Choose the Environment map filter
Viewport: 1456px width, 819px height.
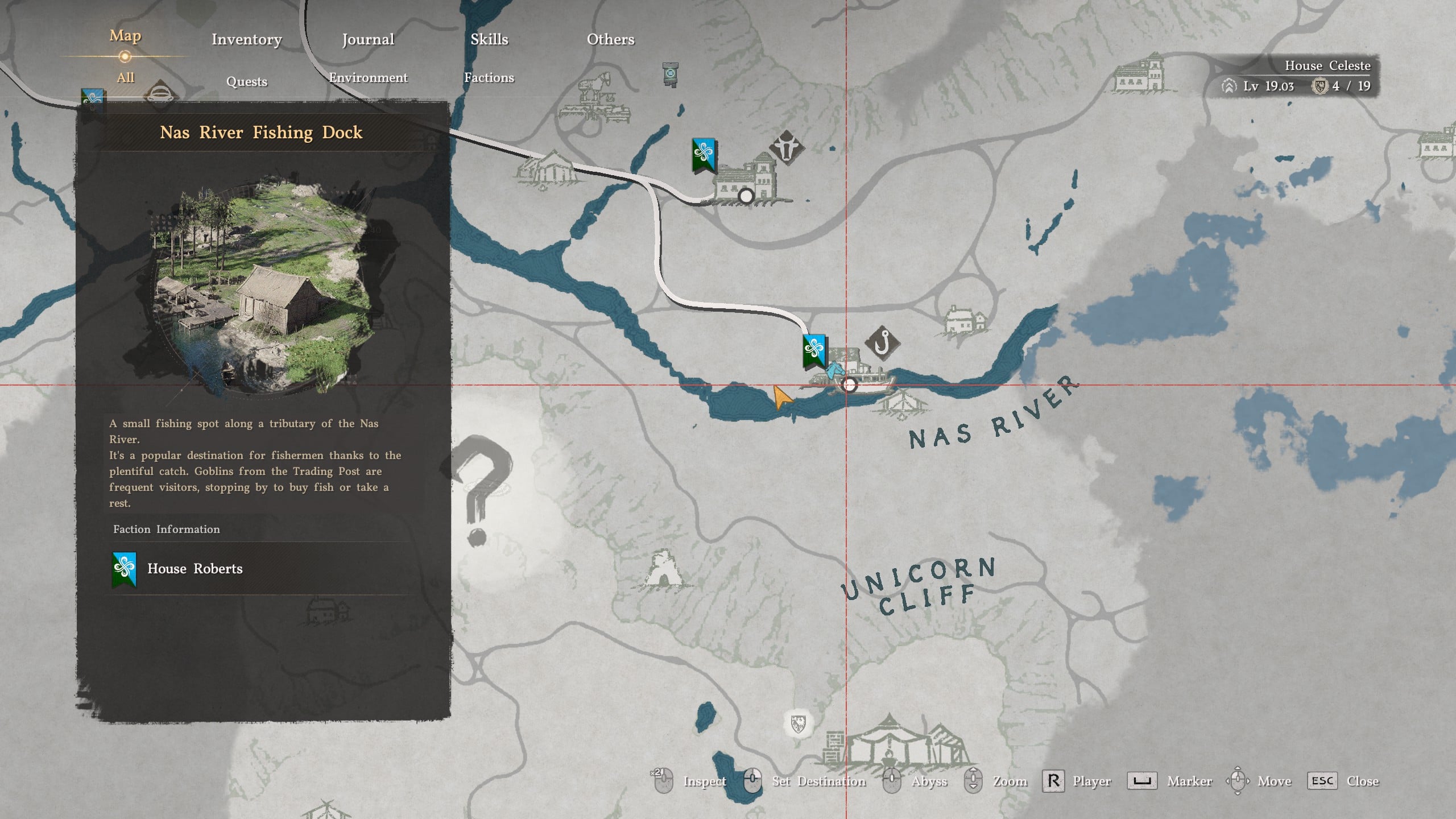(x=368, y=77)
